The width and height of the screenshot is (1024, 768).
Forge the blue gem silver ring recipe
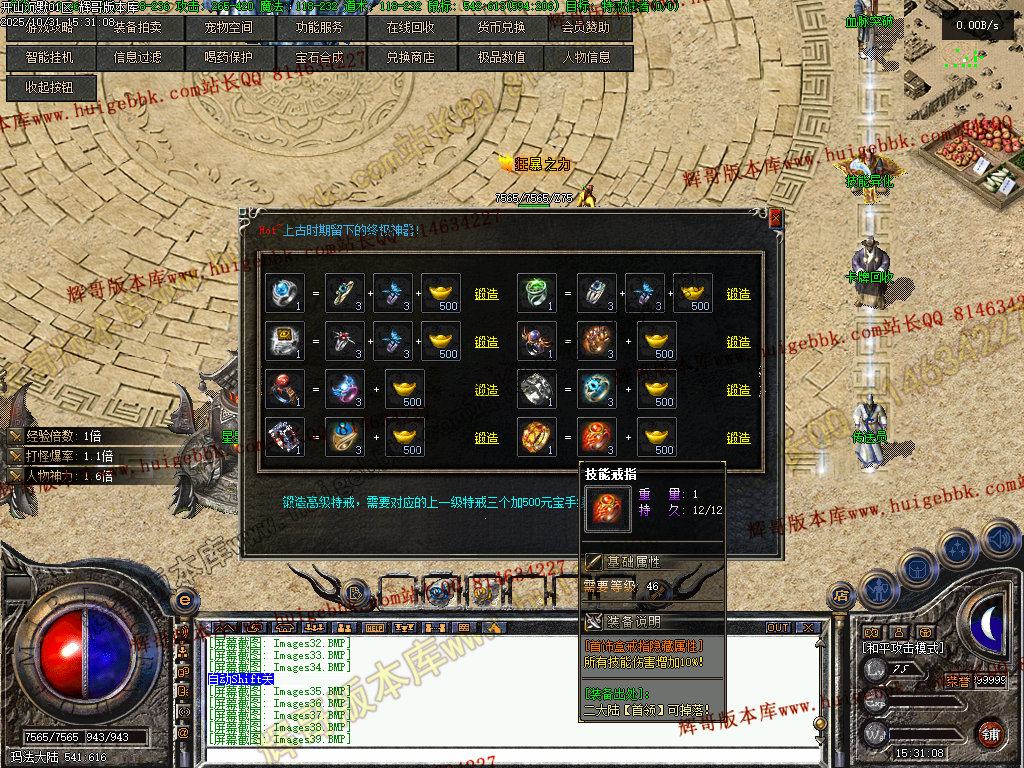pos(486,294)
